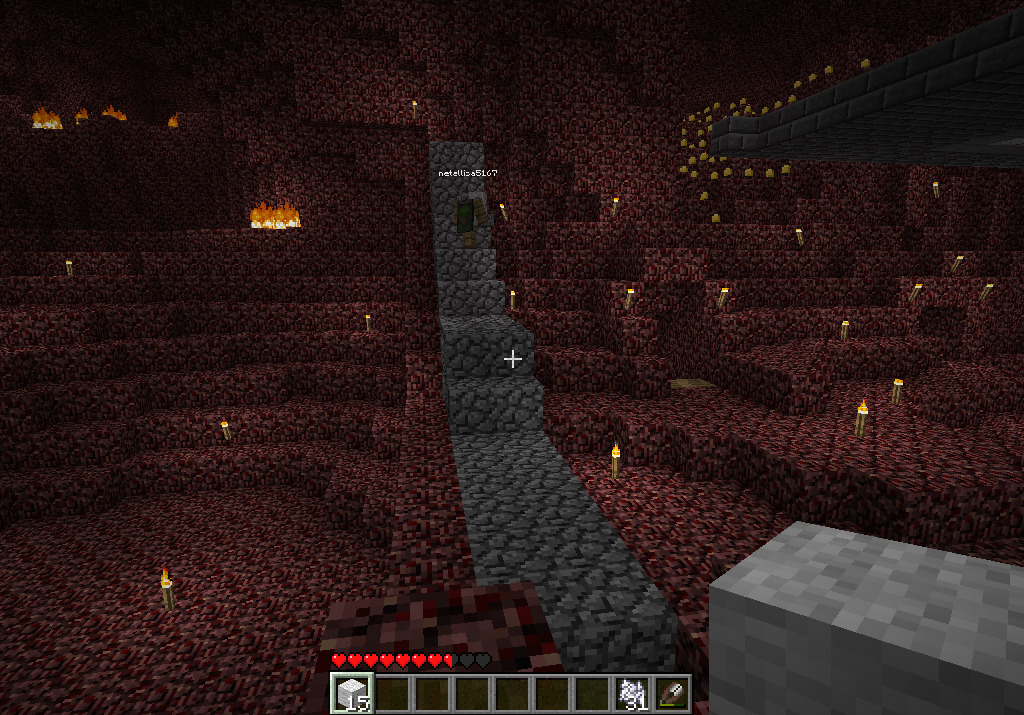1024x715 pixels.
Task: Select the white block stack of 15
Action: [351, 693]
